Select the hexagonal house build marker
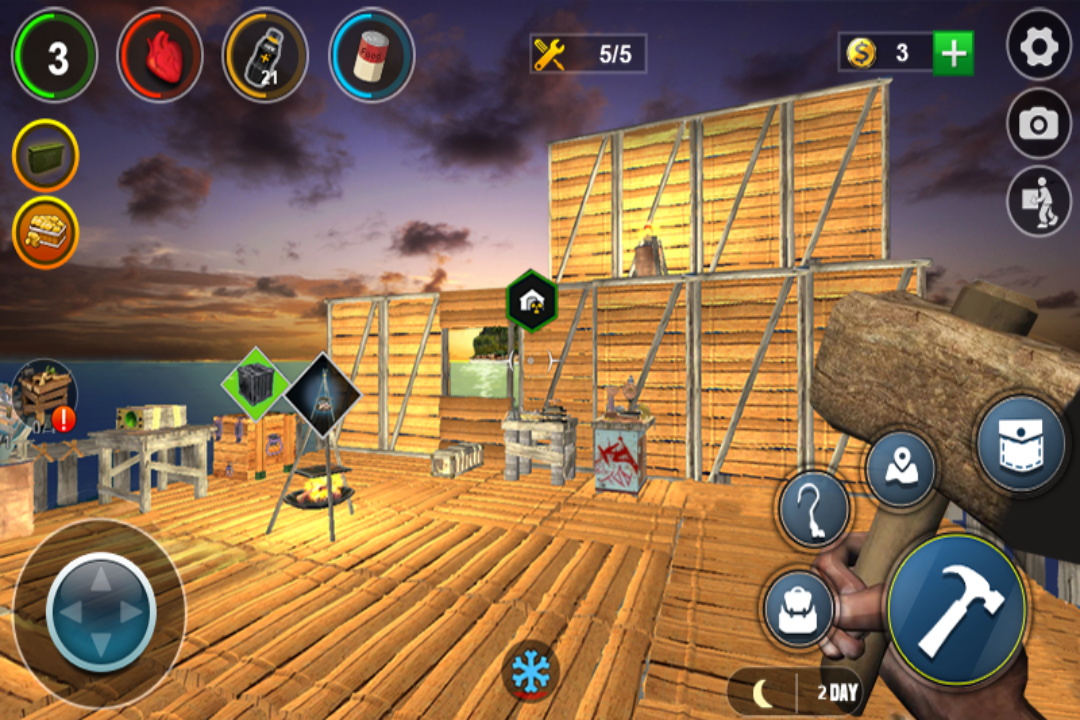The width and height of the screenshot is (1080, 720). (x=532, y=299)
